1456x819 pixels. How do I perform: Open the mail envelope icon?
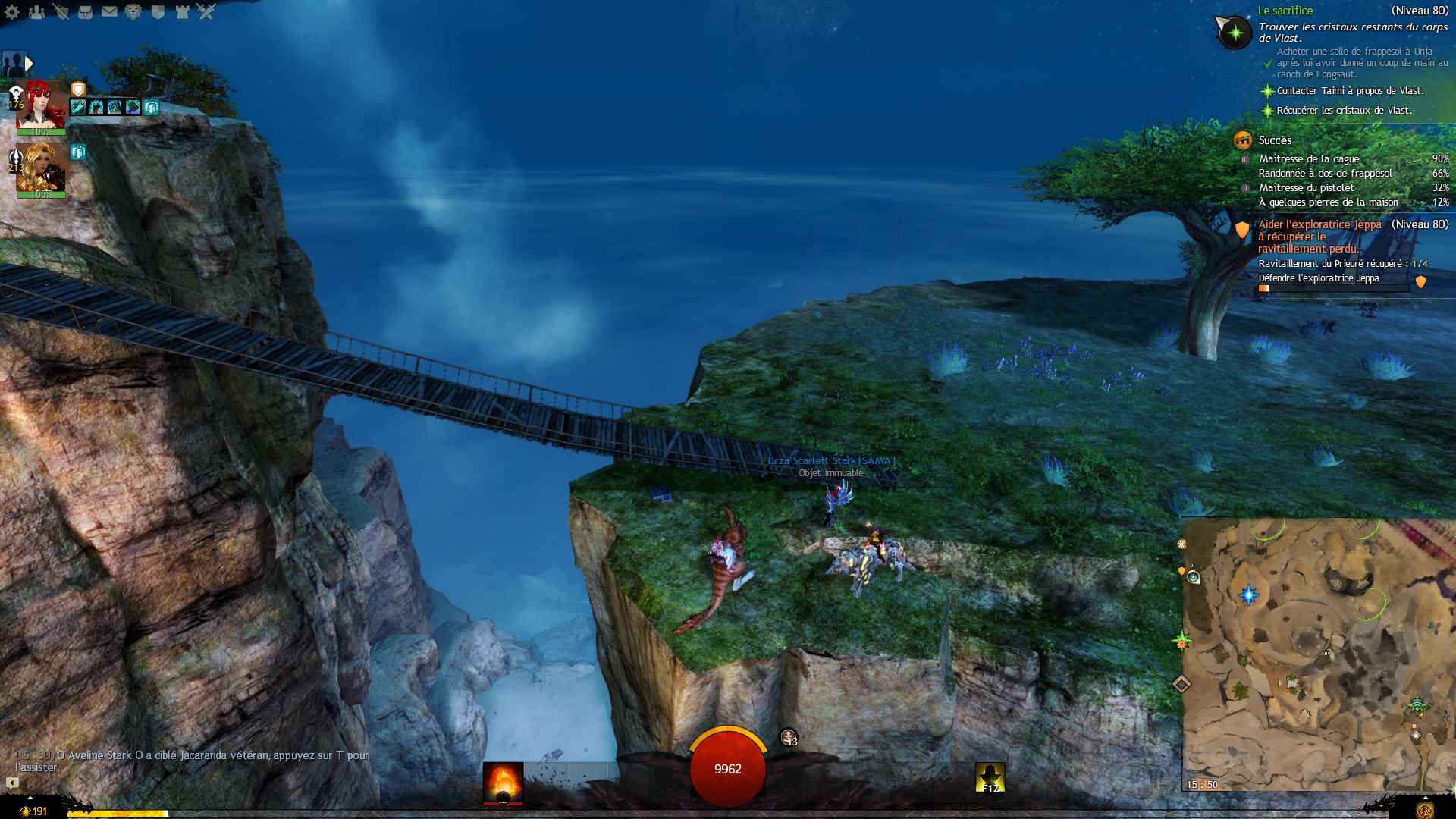pos(109,11)
